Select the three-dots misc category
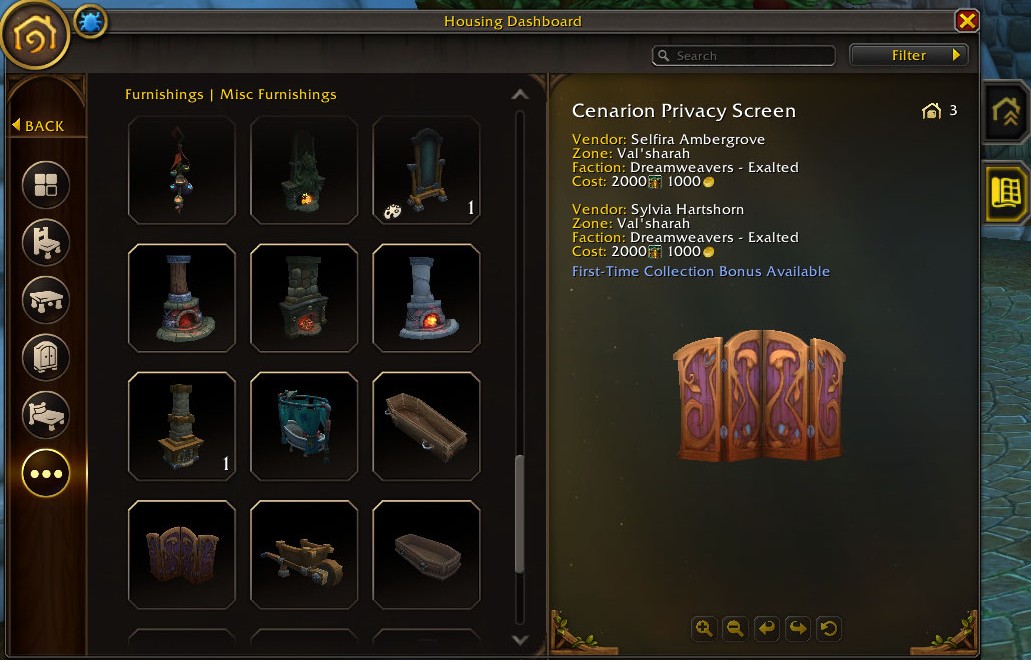 click(46, 473)
